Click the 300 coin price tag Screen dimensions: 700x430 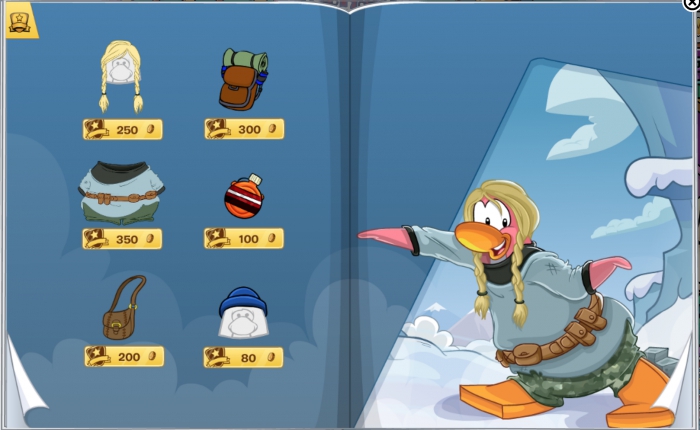(x=244, y=129)
